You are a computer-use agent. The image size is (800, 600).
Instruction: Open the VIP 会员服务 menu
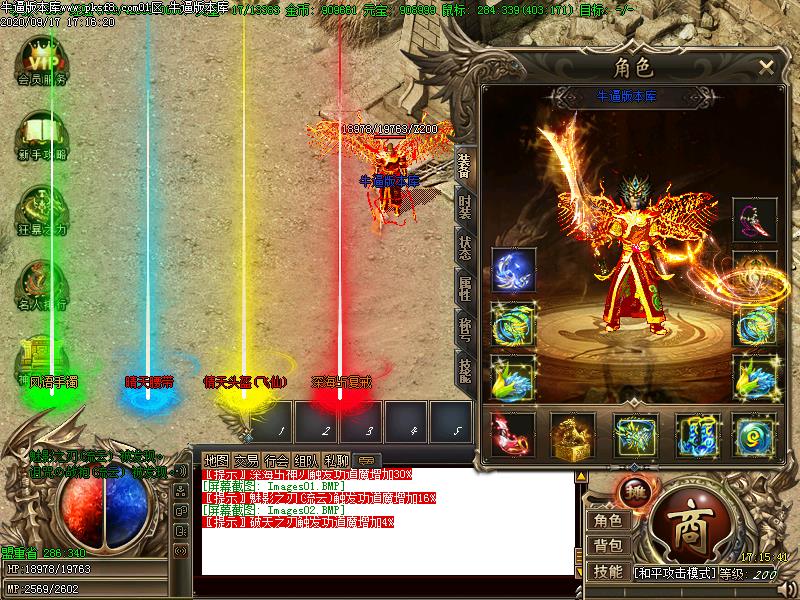(x=42, y=62)
